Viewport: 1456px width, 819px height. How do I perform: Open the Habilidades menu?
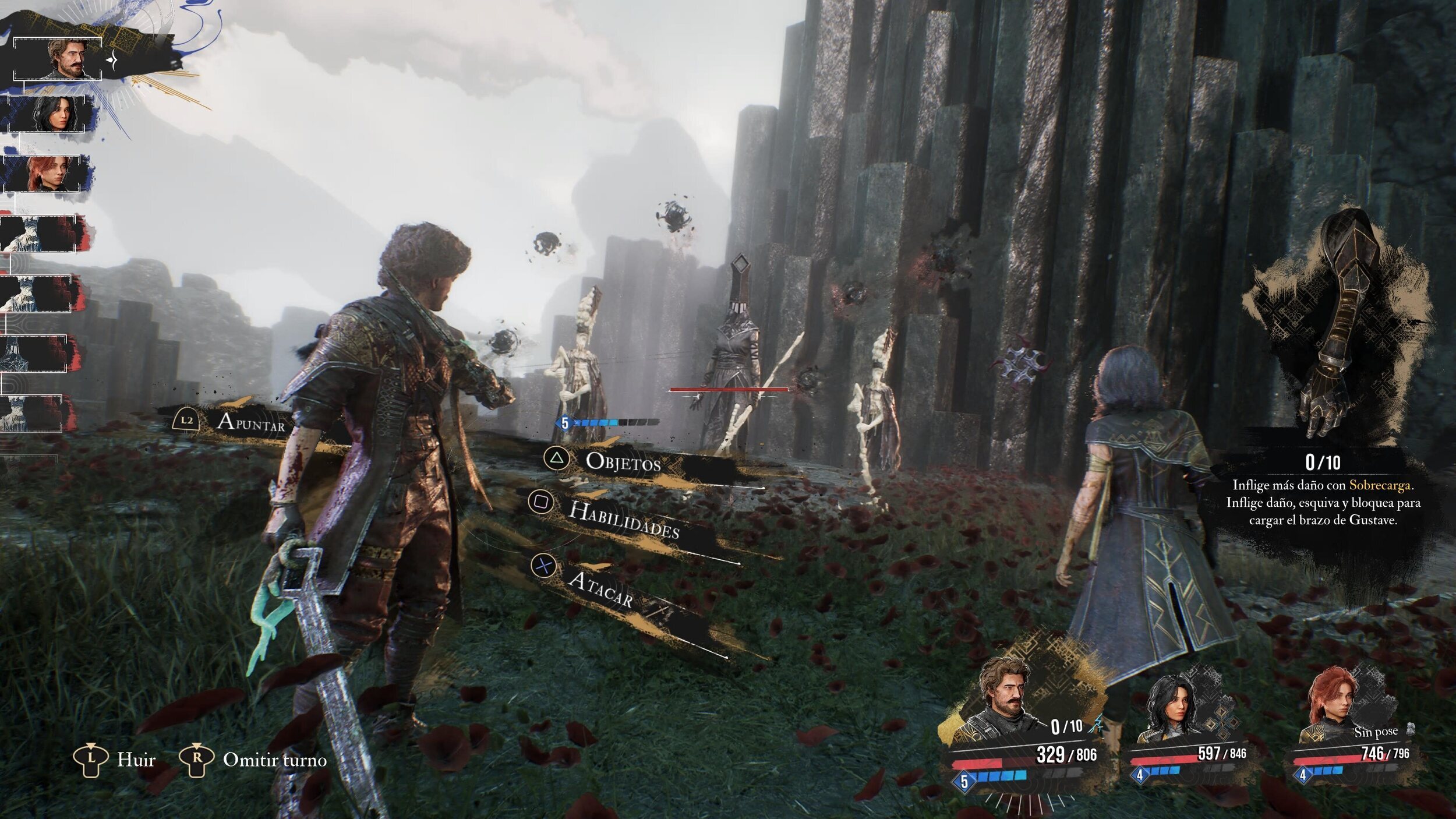[x=623, y=518]
